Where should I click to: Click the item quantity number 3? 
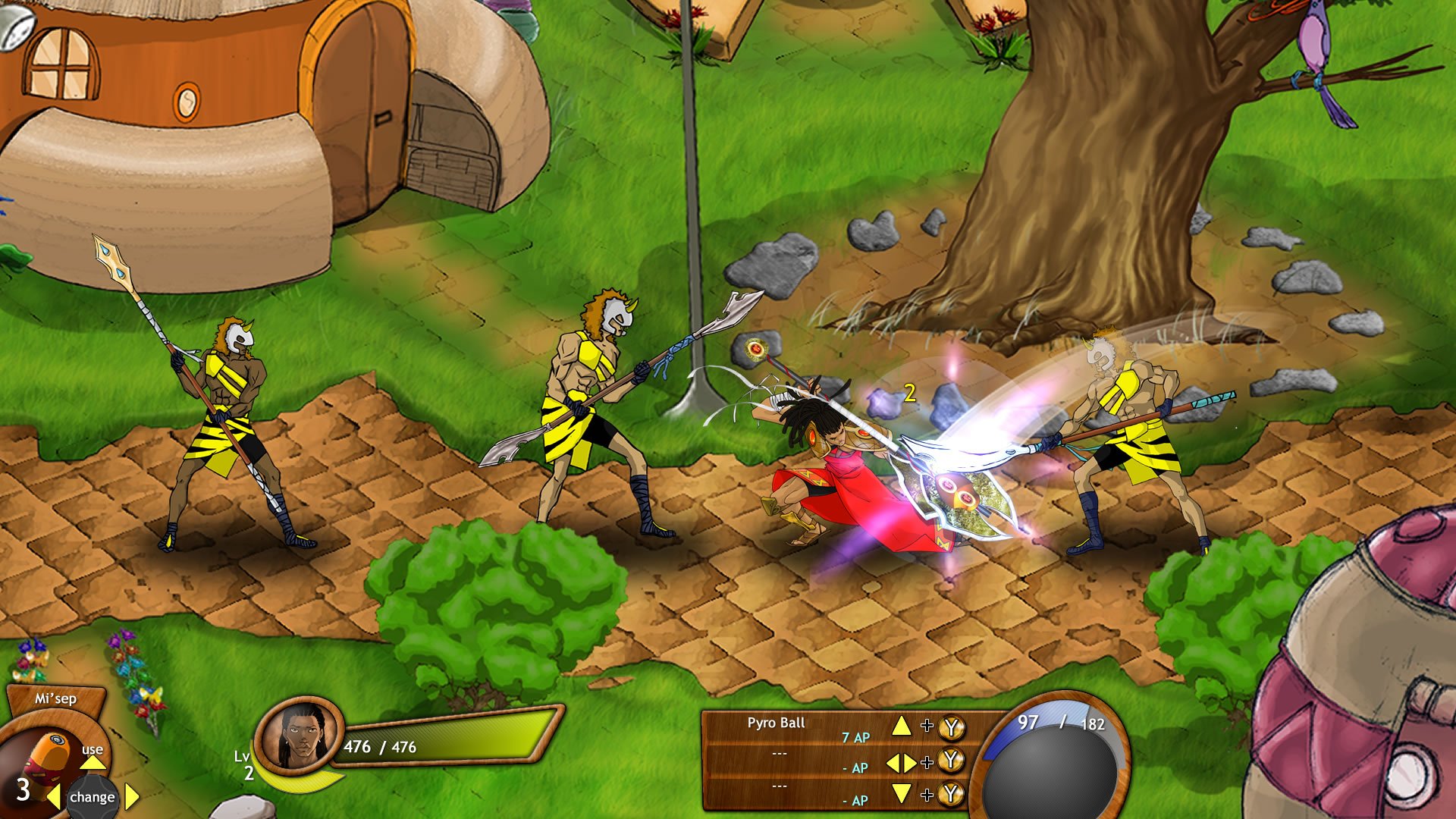[23, 792]
